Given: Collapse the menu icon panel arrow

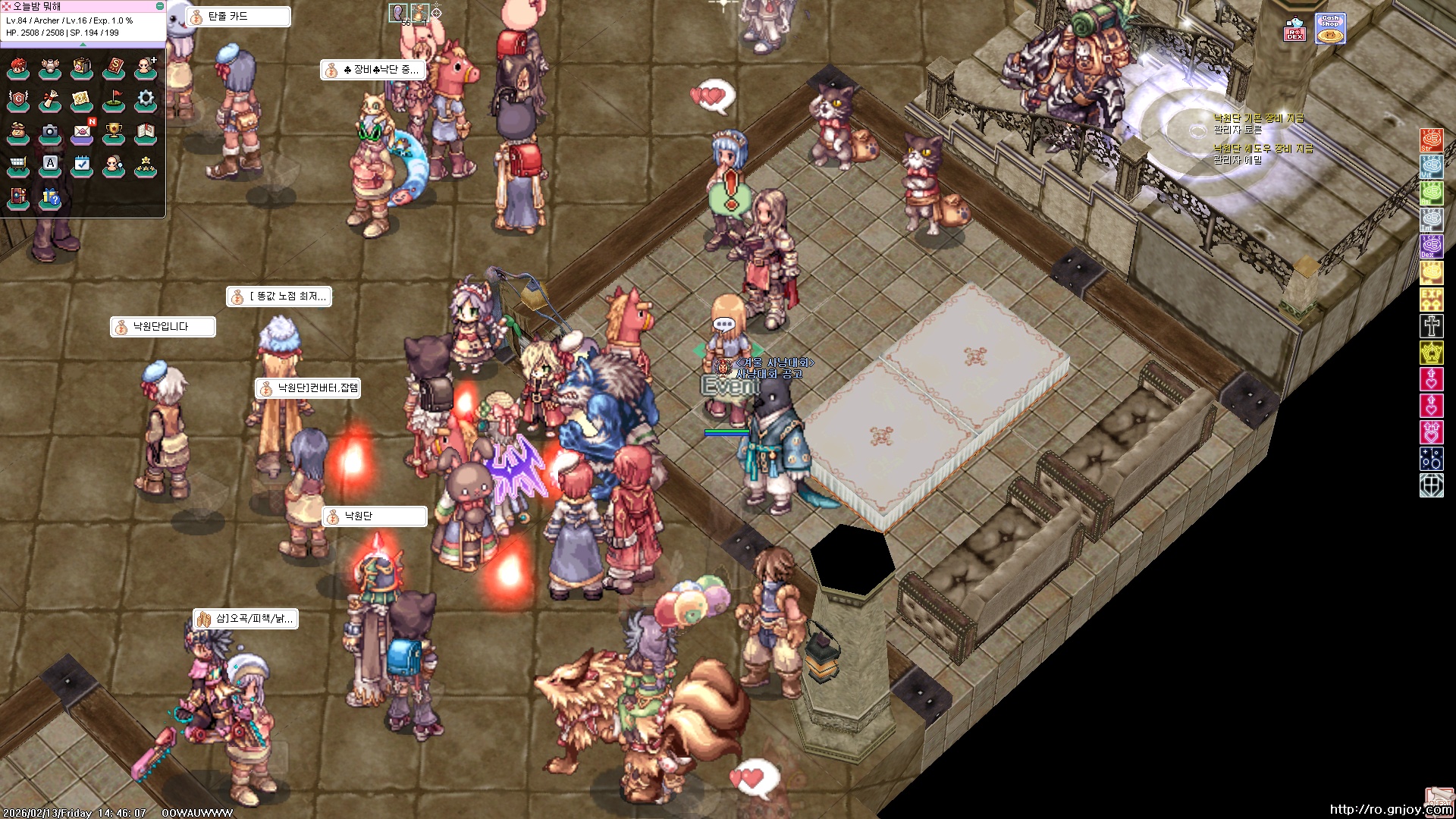Looking at the screenshot, I should pos(83,45).
